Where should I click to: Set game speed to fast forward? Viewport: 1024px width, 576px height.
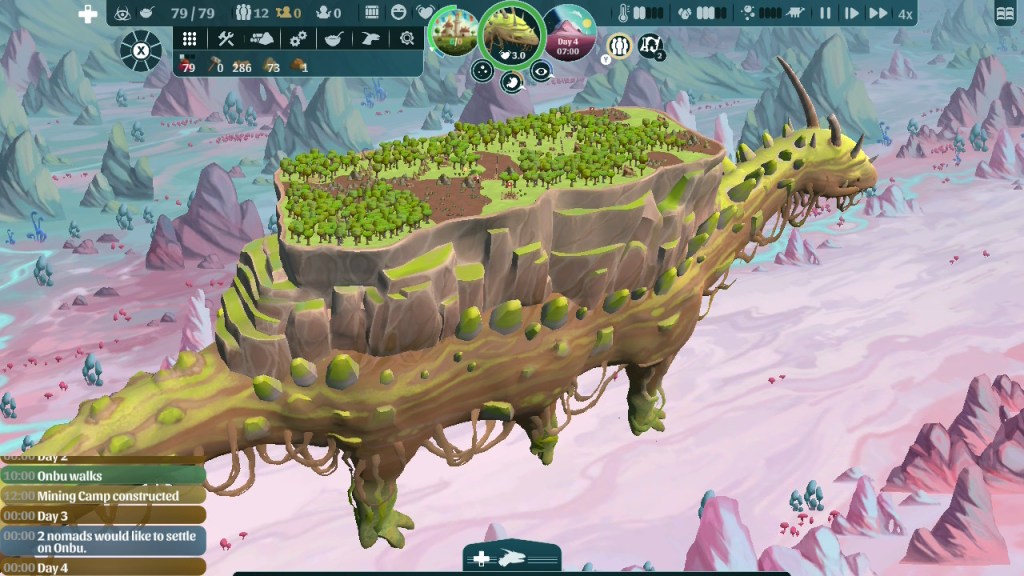(x=877, y=14)
